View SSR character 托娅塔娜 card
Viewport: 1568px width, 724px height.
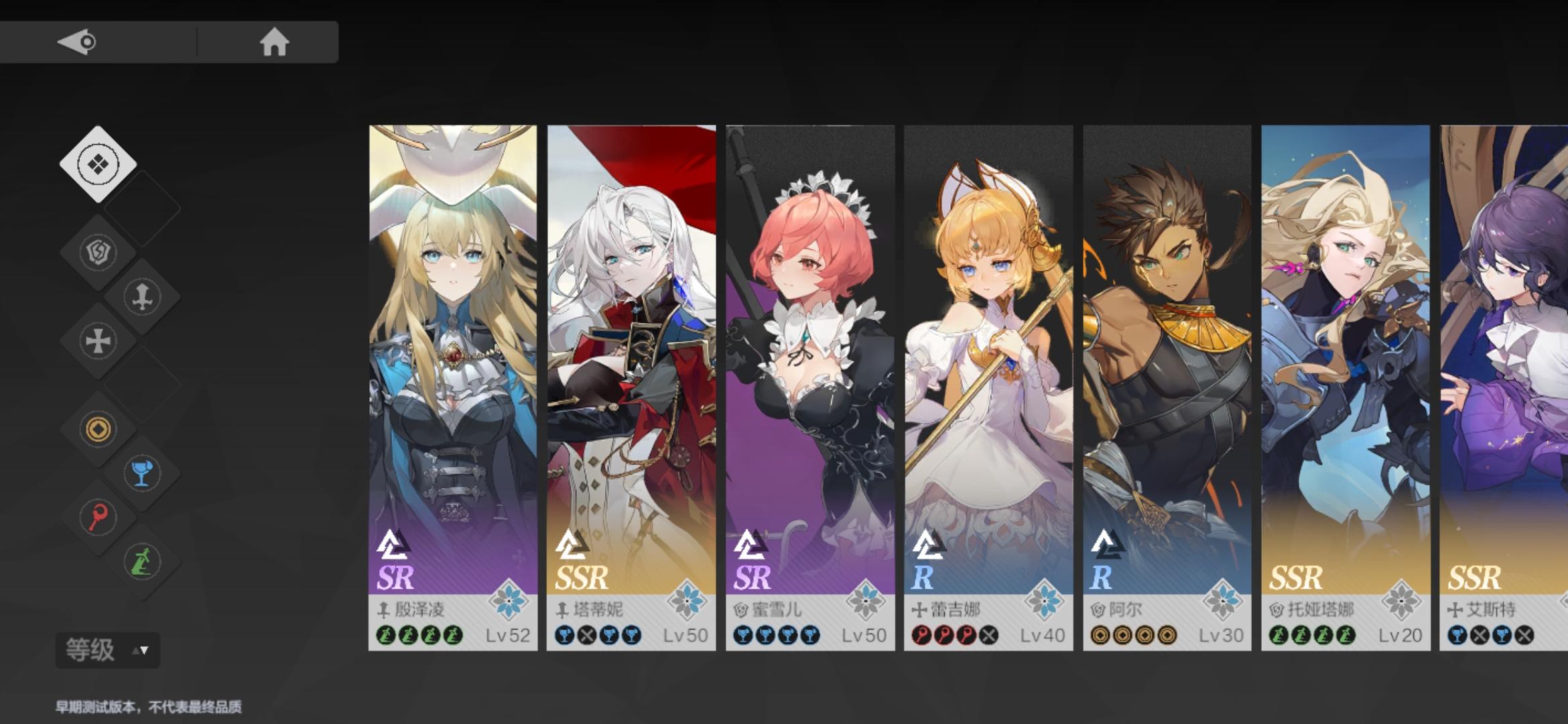(1346, 387)
